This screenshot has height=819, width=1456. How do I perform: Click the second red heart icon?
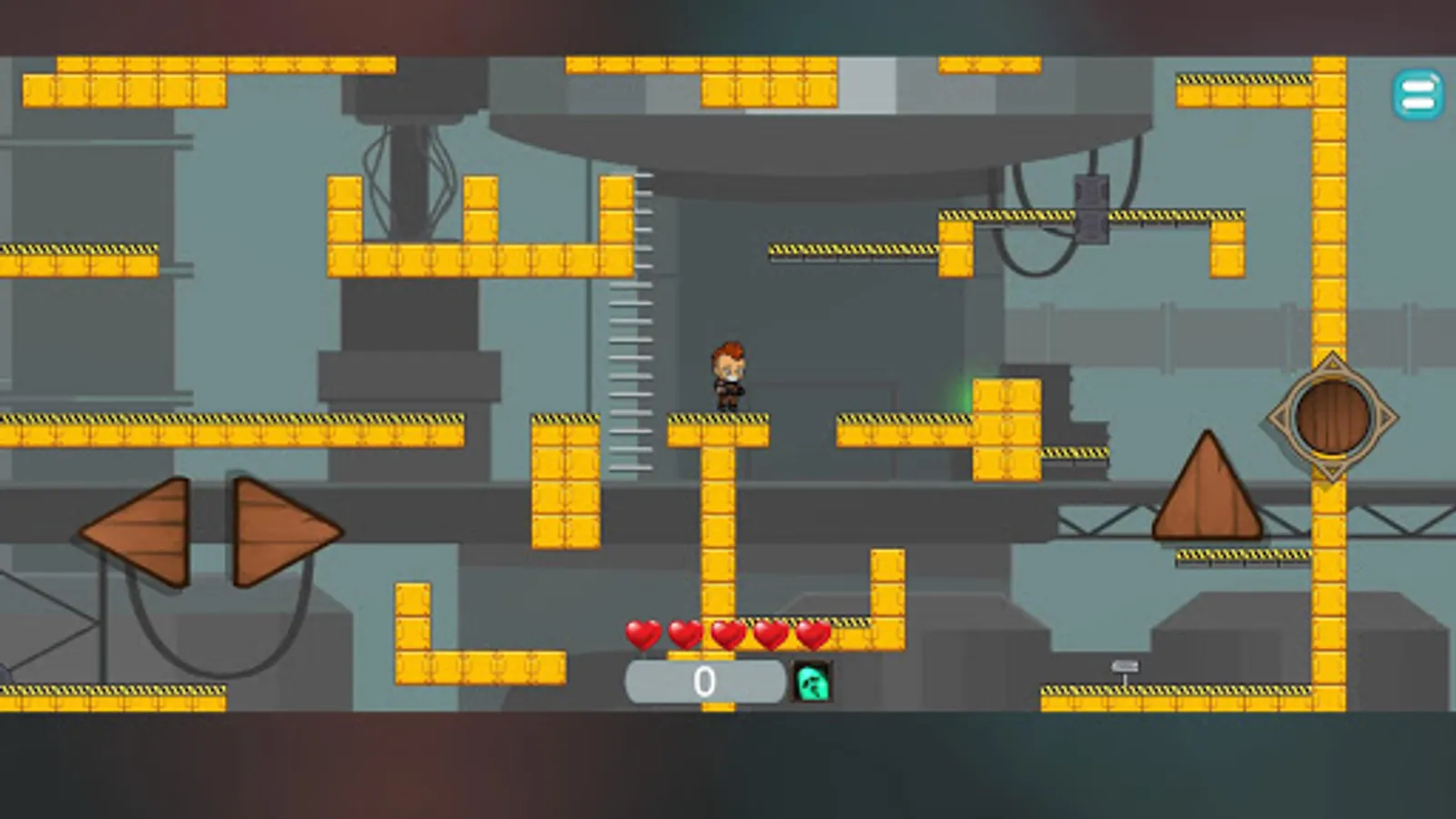(x=686, y=634)
